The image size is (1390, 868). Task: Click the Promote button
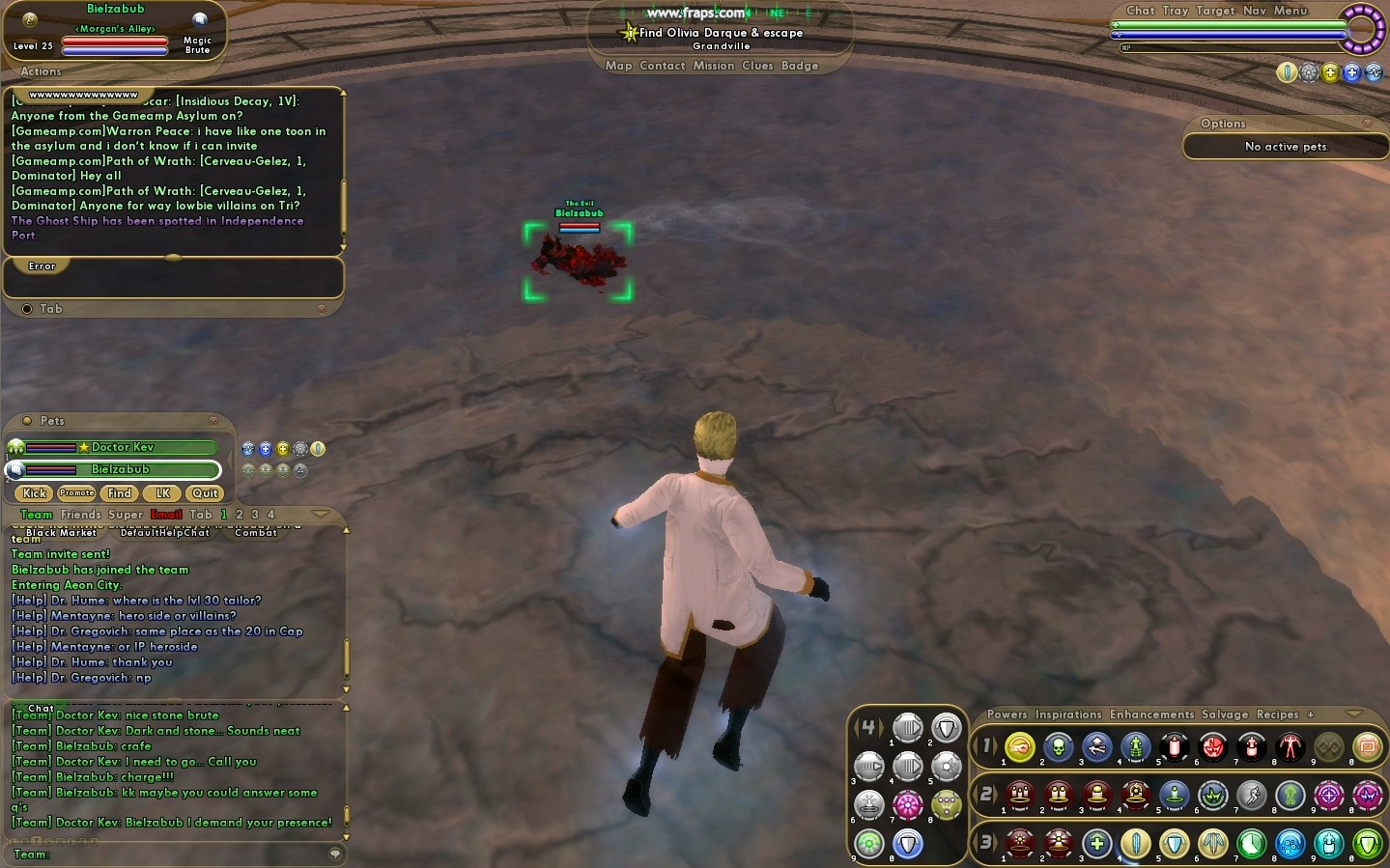[x=77, y=493]
